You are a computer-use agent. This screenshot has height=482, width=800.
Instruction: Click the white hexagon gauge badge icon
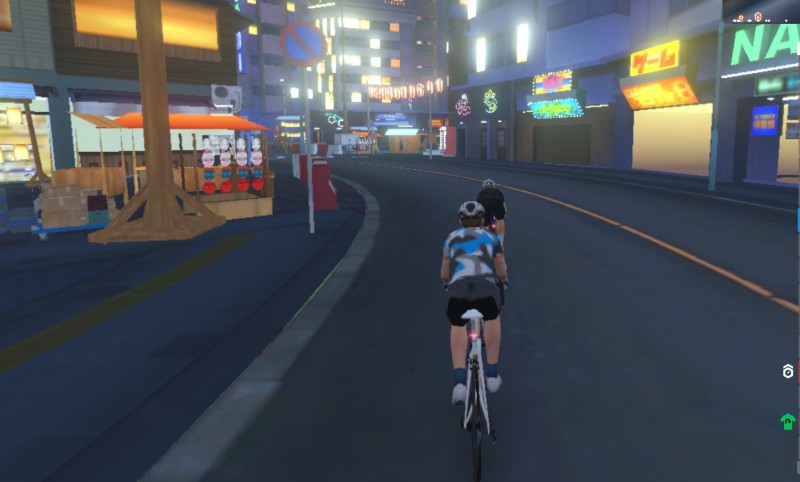[788, 372]
